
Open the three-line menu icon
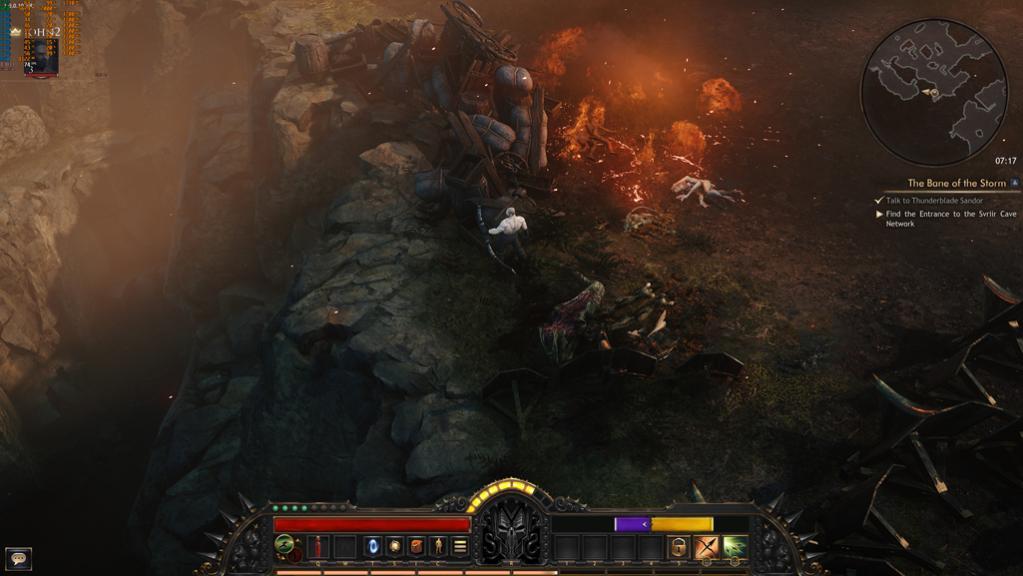point(460,547)
